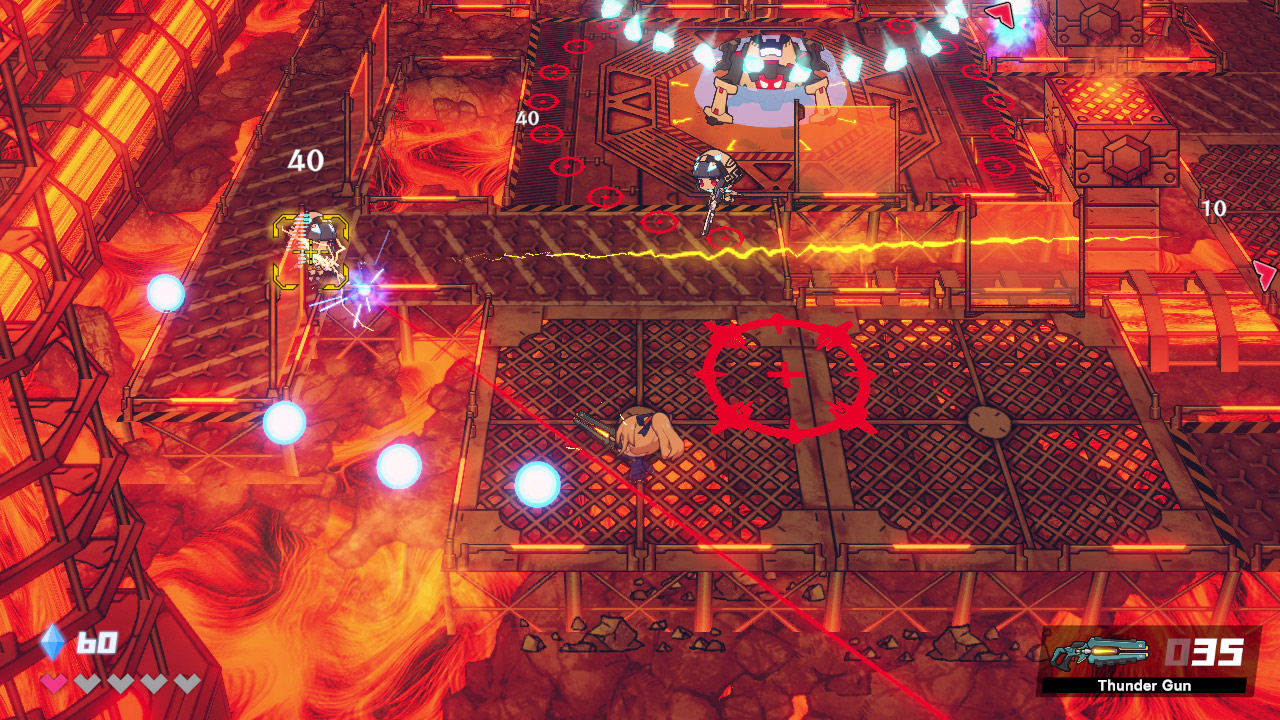Click the red circle above the 40 damage number
The height and width of the screenshot is (720, 1280).
(x=542, y=101)
